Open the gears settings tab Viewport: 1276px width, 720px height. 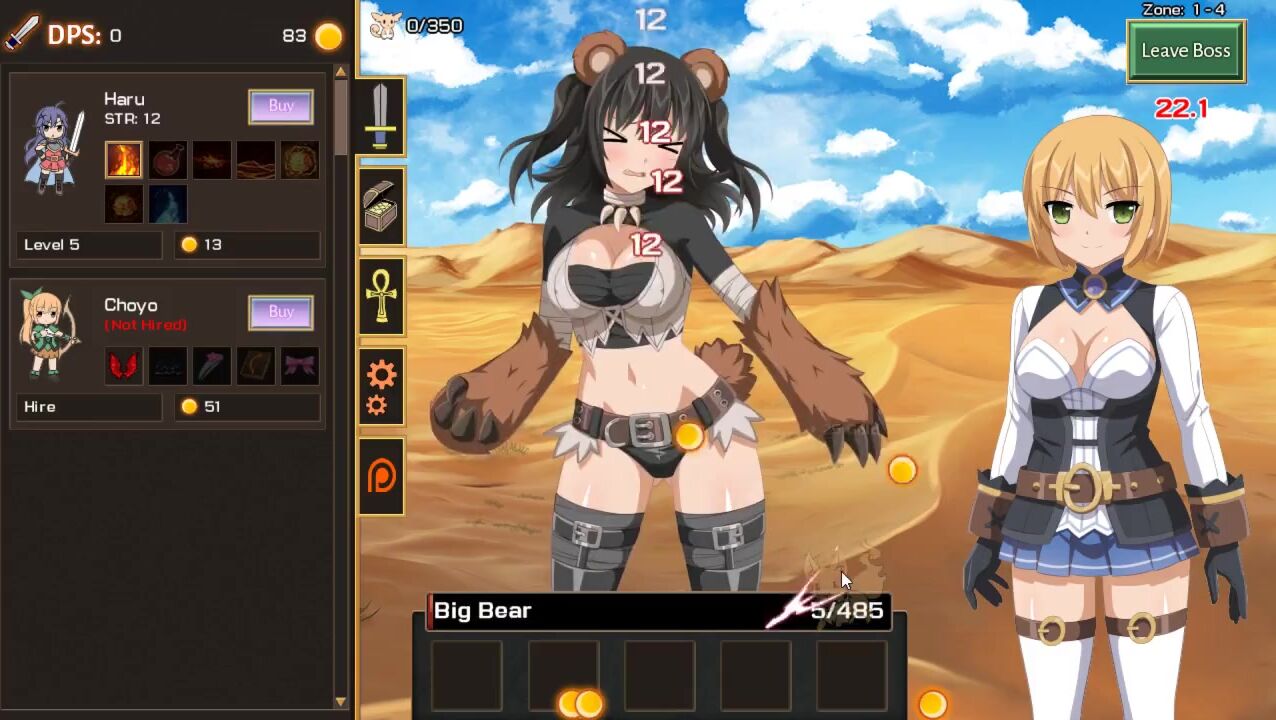pos(381,387)
